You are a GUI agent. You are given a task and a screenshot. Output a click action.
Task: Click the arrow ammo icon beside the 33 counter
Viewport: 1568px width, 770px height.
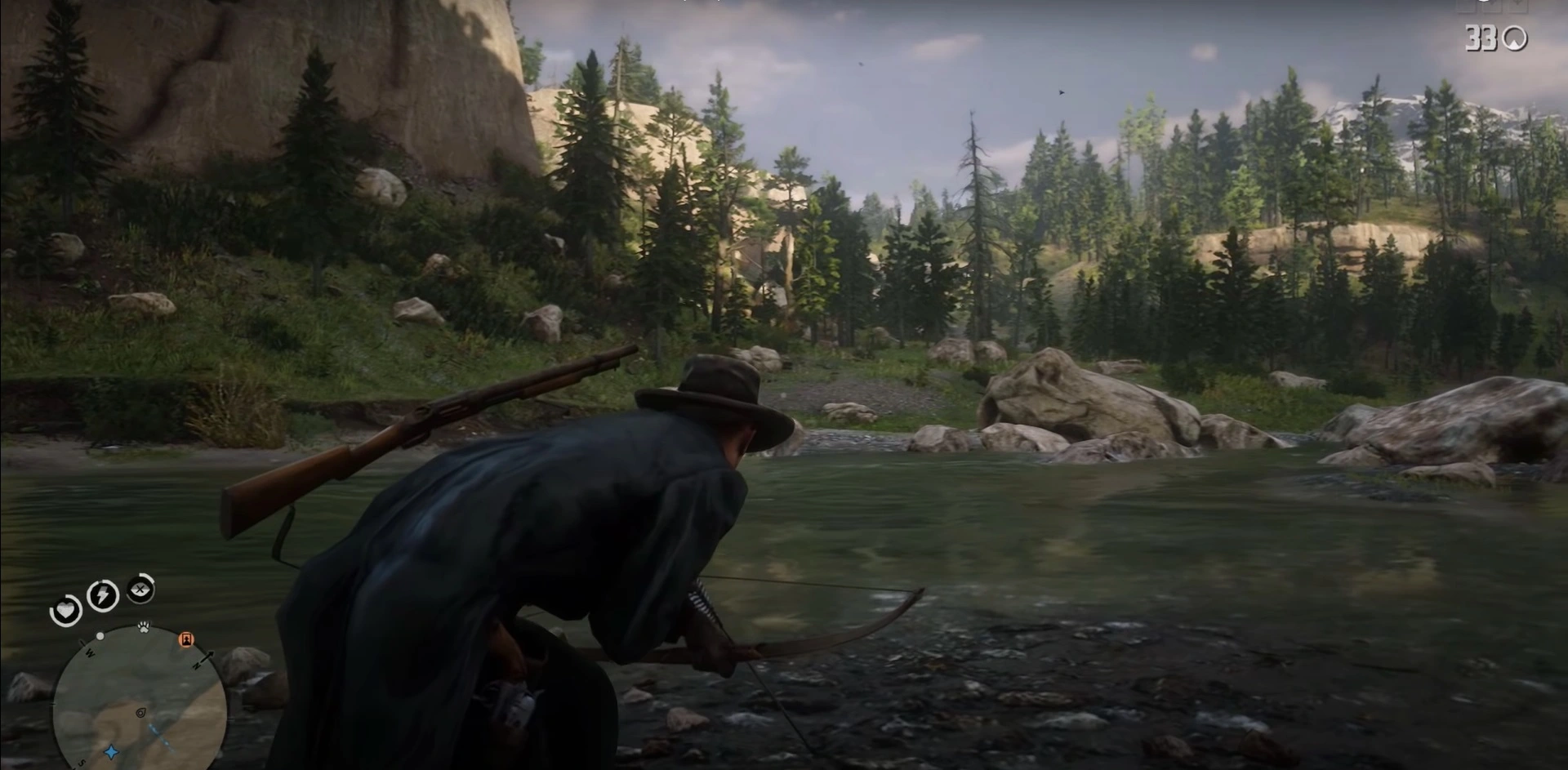coord(1515,38)
